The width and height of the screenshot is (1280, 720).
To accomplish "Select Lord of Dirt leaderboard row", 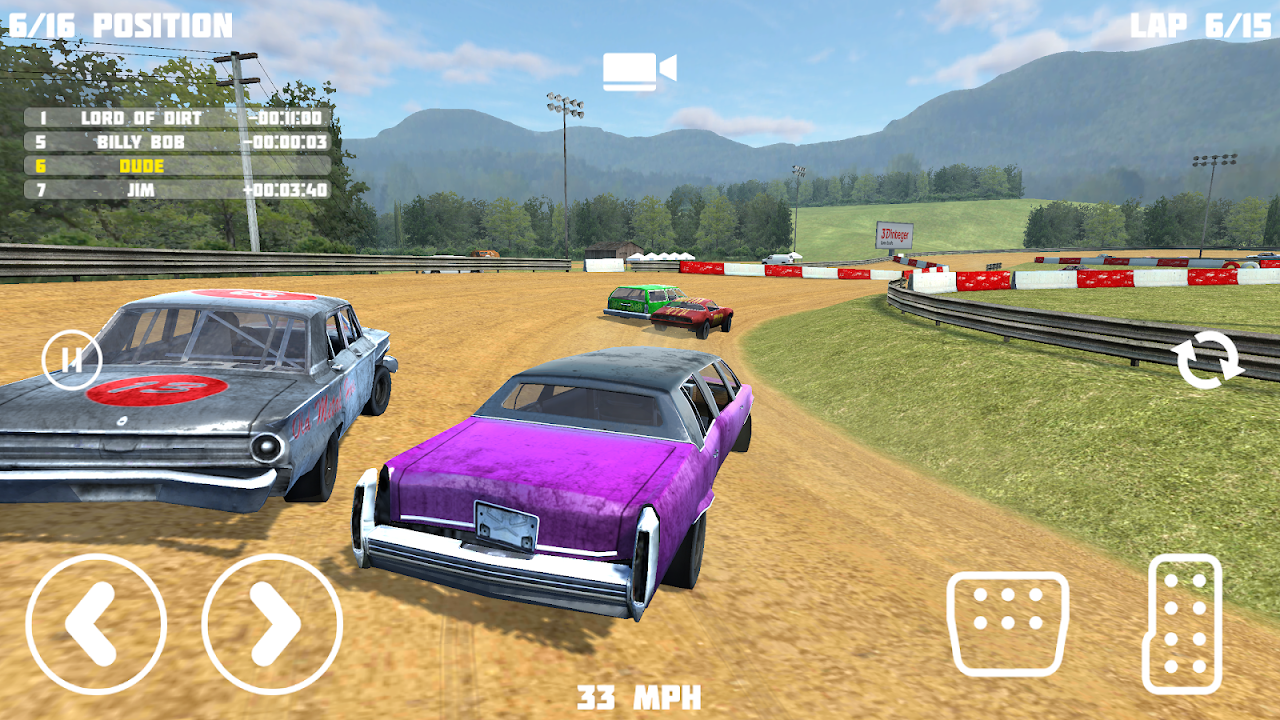I will click(177, 118).
